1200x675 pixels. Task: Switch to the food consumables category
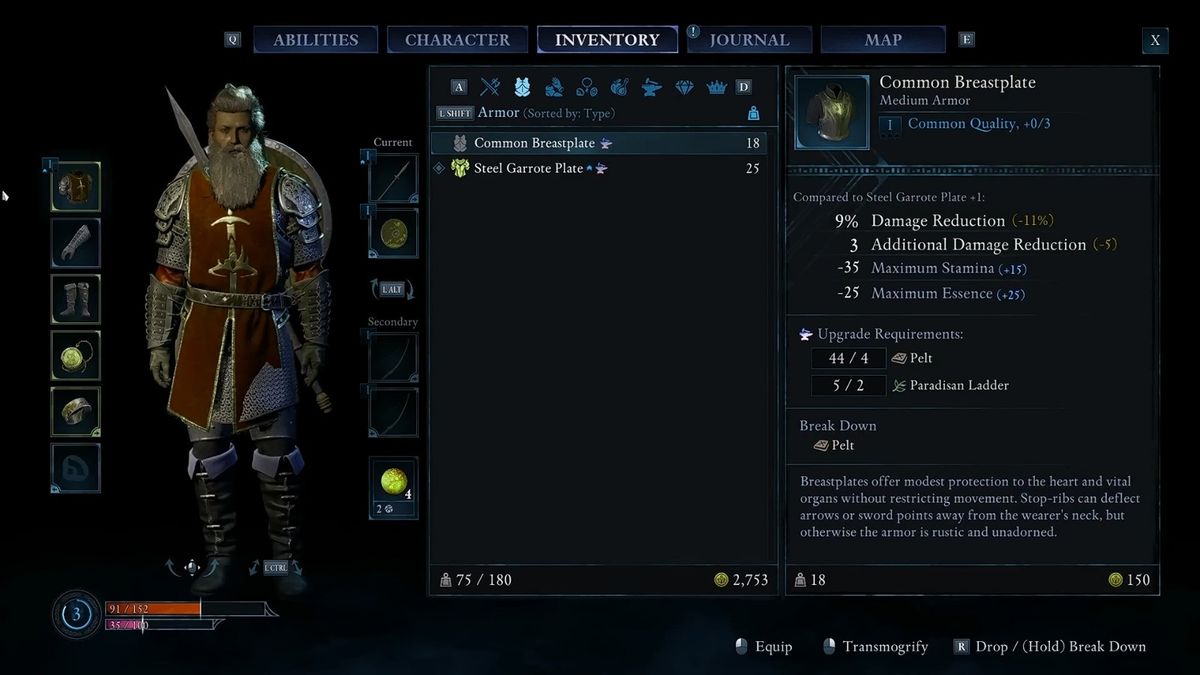(x=619, y=87)
